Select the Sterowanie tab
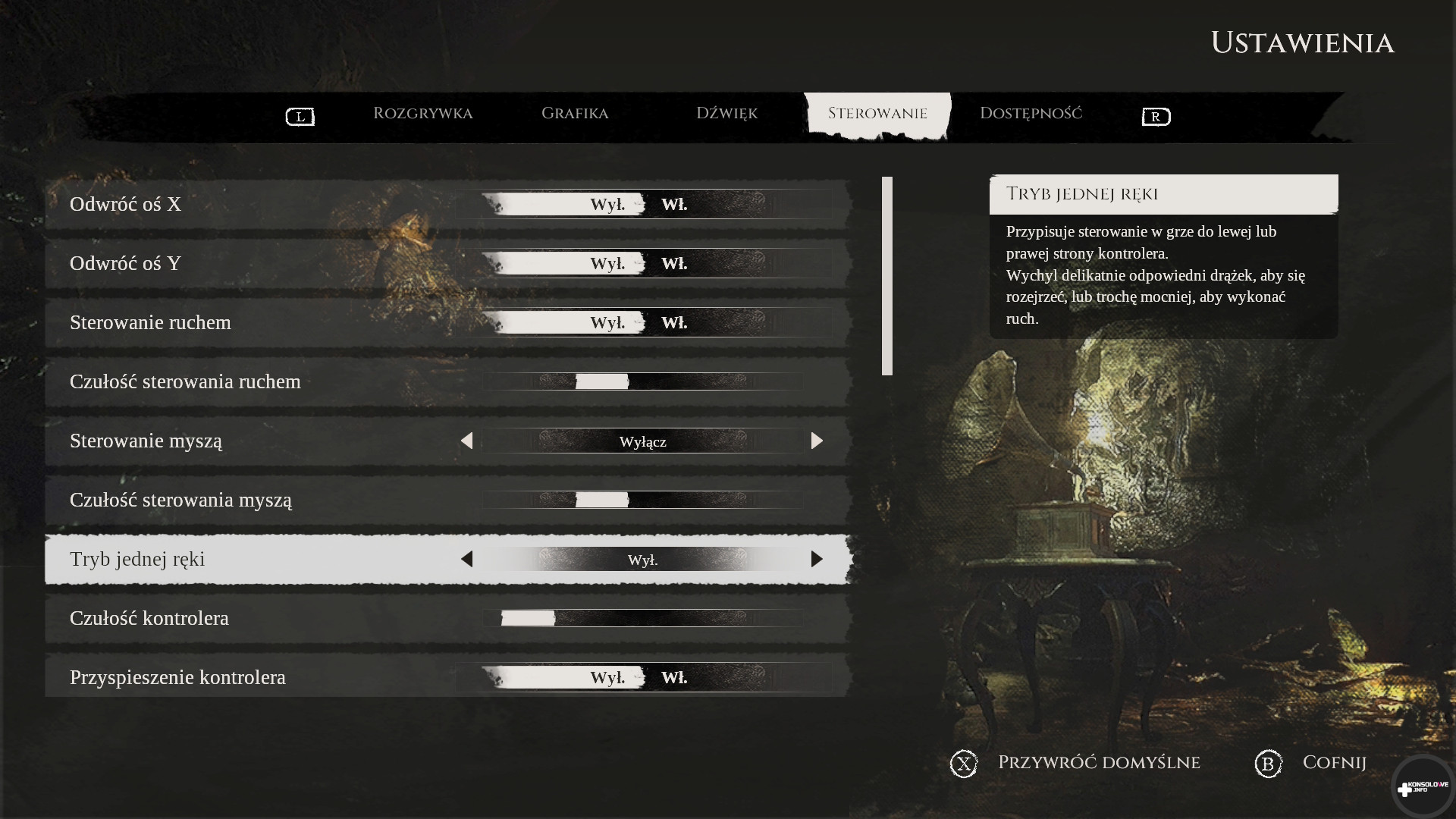This screenshot has width=1456, height=819. click(877, 114)
